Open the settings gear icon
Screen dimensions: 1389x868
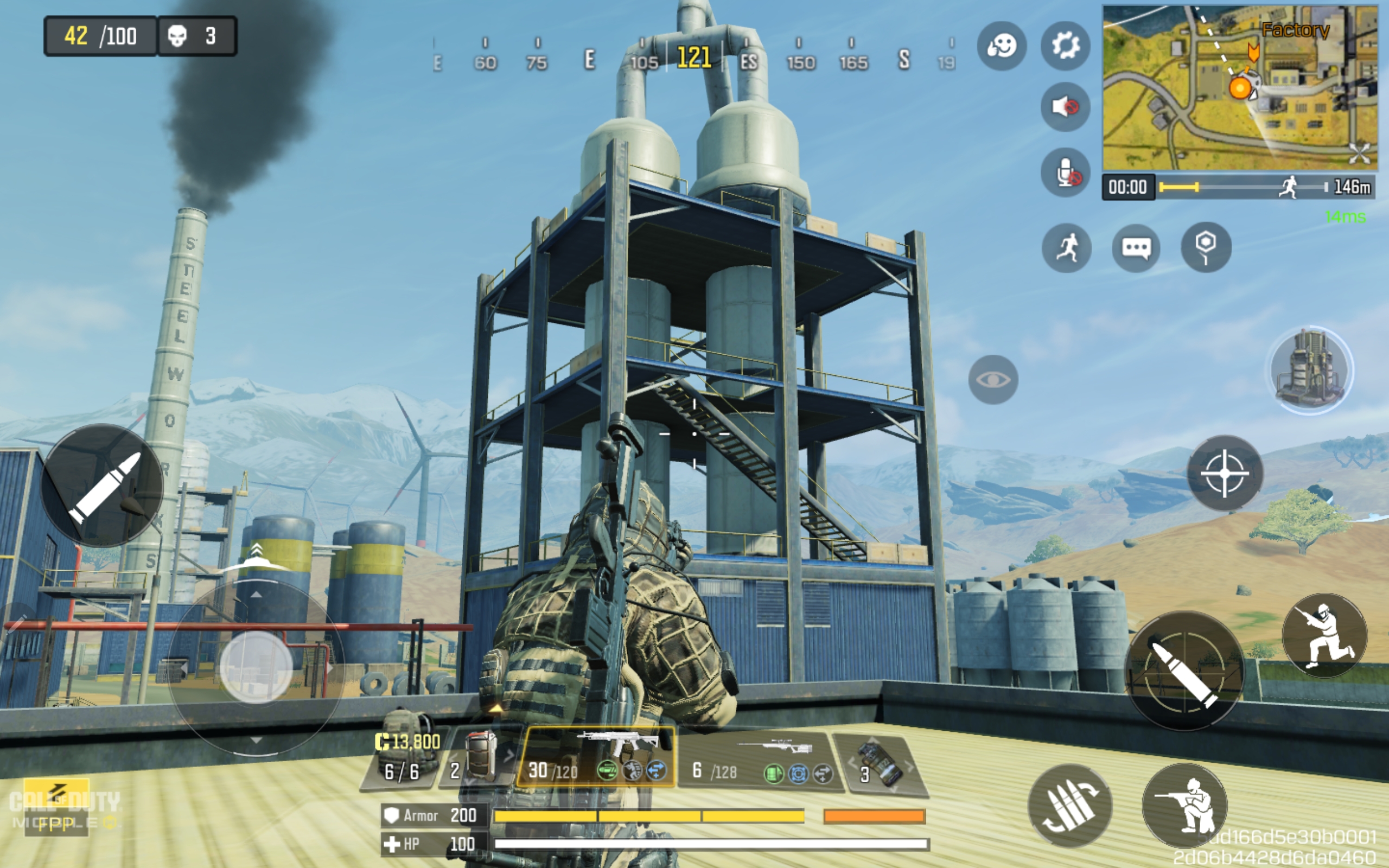(1065, 46)
